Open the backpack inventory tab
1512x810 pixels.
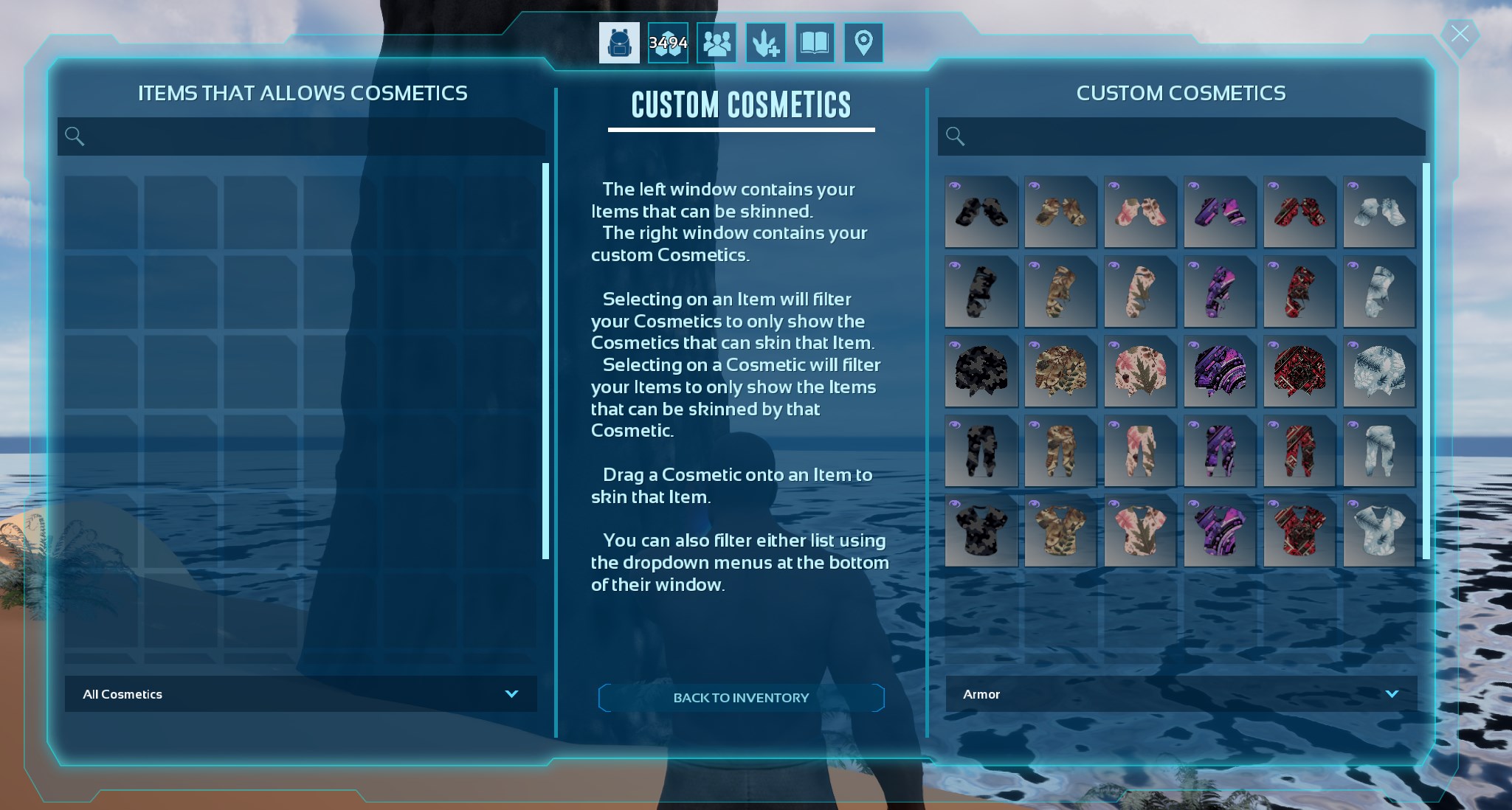coord(619,43)
